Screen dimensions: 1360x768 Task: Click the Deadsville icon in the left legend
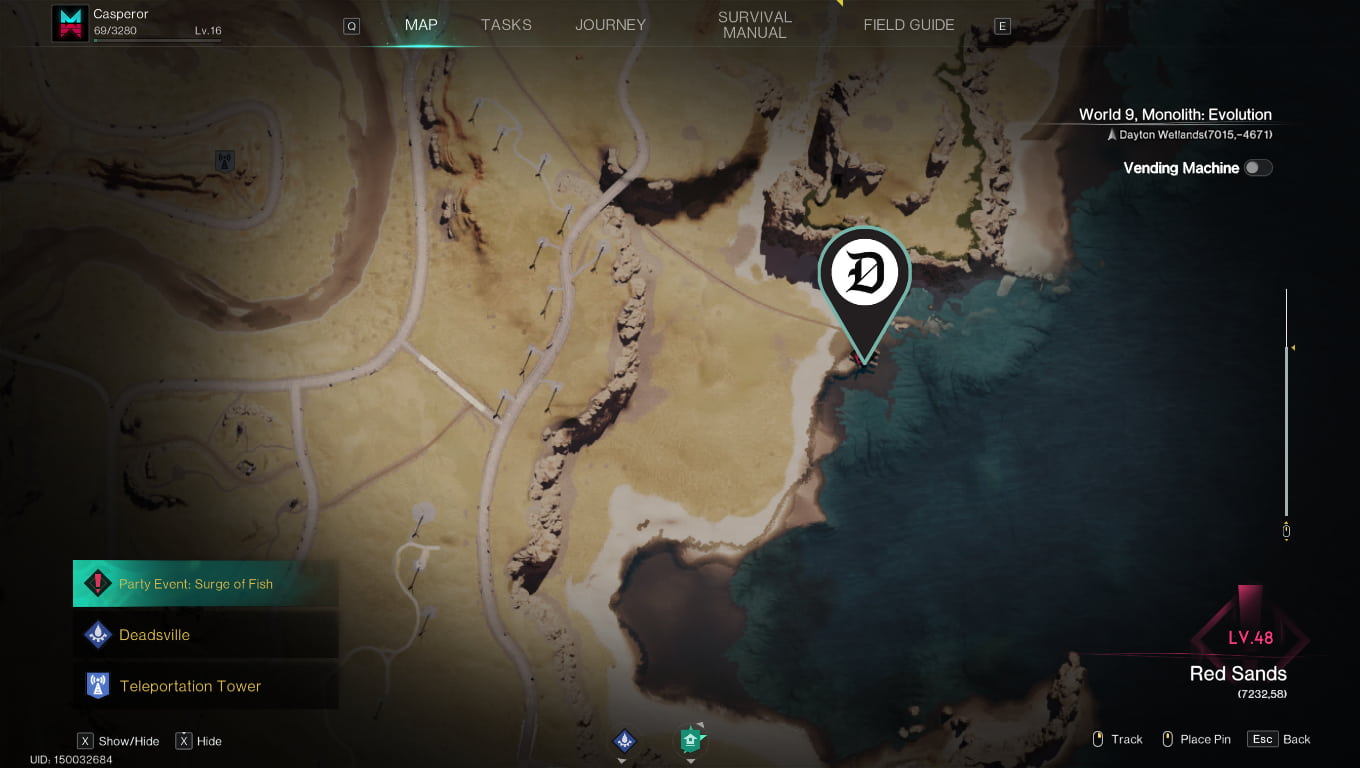tap(97, 634)
